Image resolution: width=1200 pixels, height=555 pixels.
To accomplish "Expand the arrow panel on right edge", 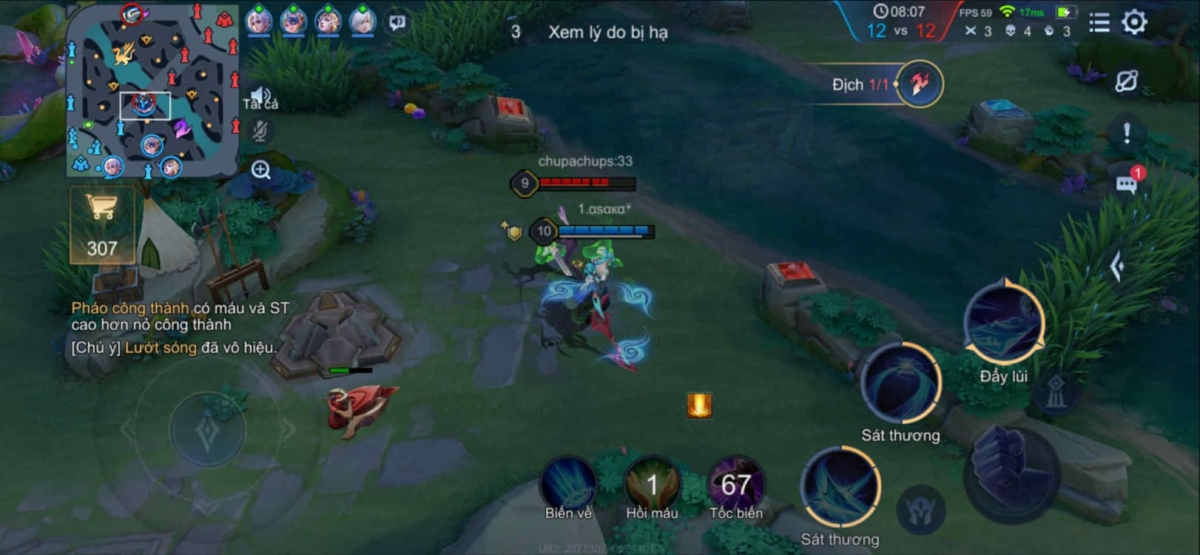I will click(1118, 266).
